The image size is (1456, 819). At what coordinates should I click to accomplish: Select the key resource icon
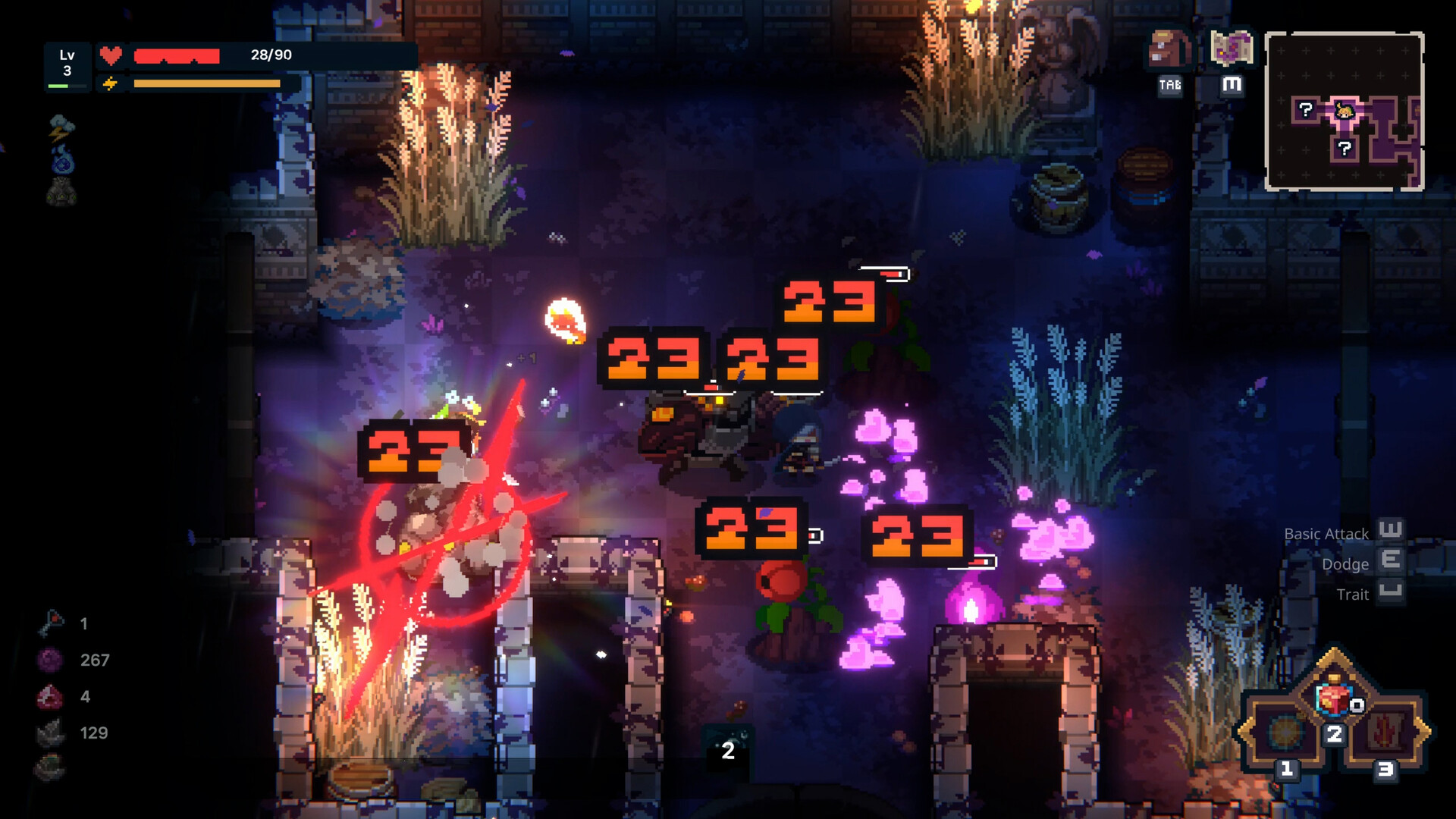tap(50, 624)
